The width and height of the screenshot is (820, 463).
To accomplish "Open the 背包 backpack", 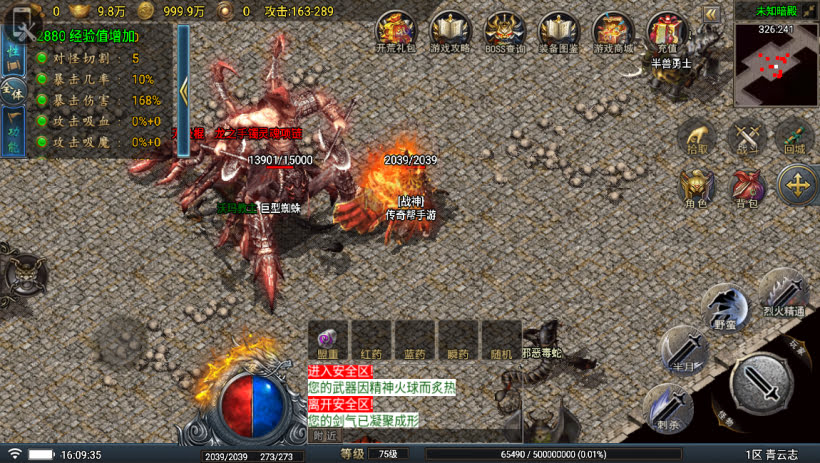I will 746,188.
